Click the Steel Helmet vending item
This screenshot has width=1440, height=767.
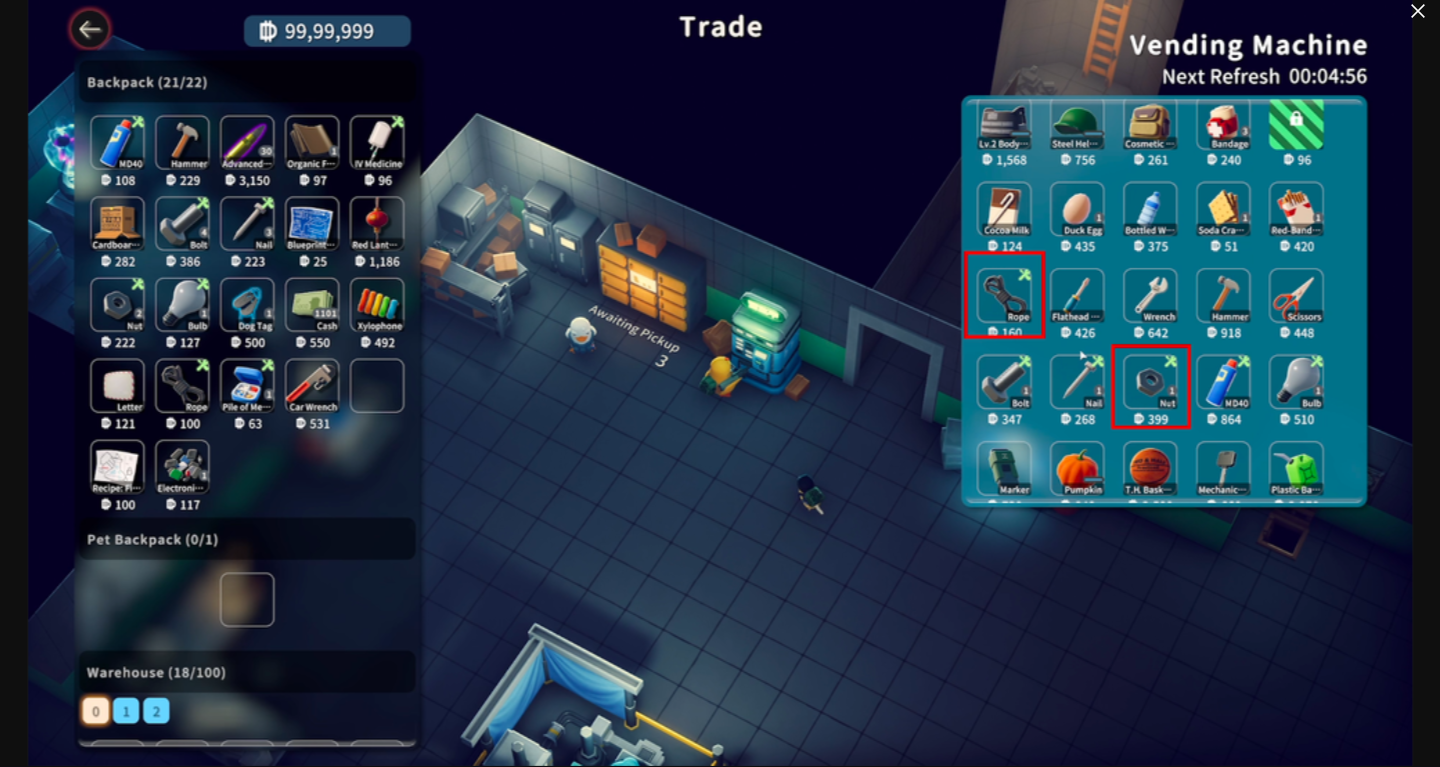1078,125
